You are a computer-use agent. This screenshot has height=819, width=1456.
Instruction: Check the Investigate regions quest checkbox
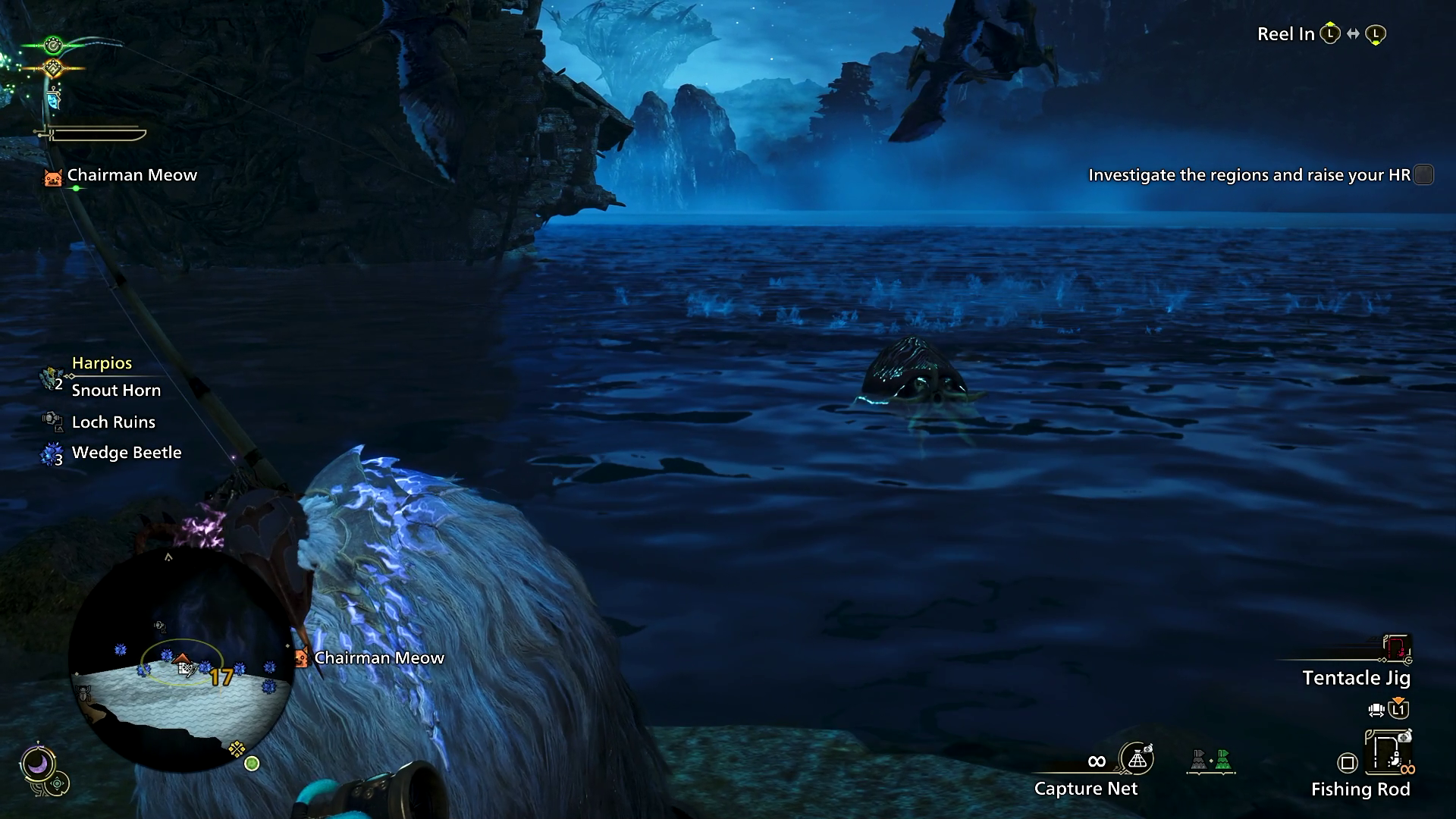point(1424,174)
